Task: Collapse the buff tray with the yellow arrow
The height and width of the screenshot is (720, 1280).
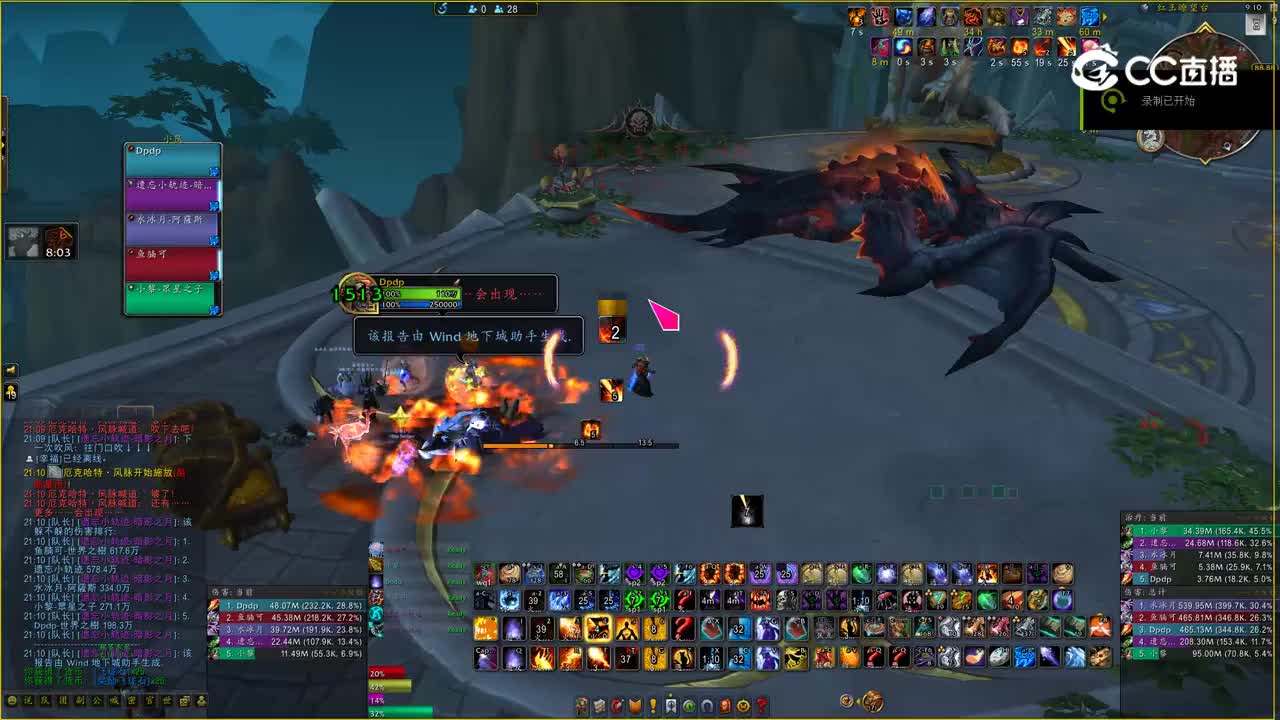Action: click(x=1103, y=16)
